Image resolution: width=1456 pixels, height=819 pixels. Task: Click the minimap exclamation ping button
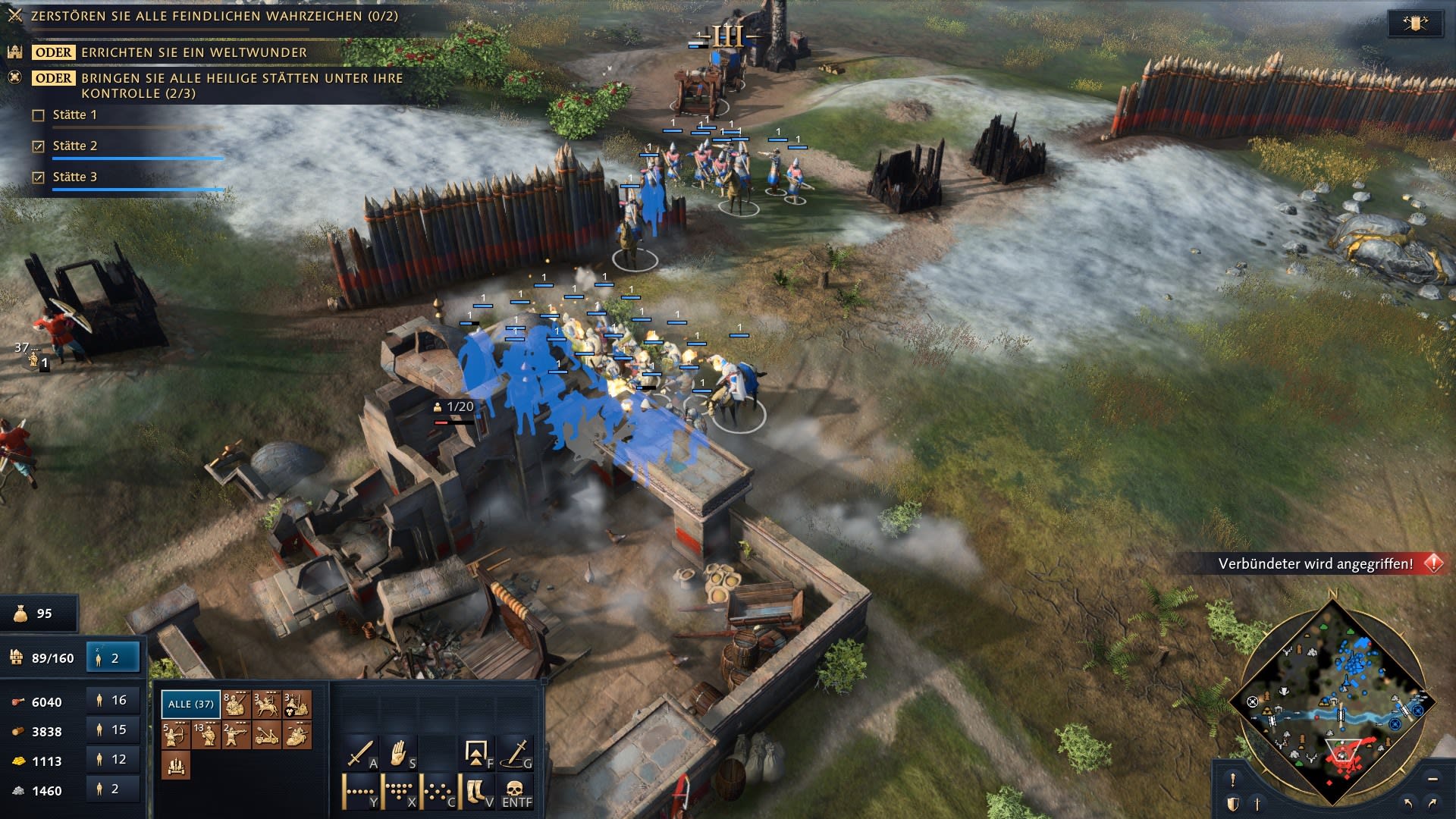coord(1233,780)
